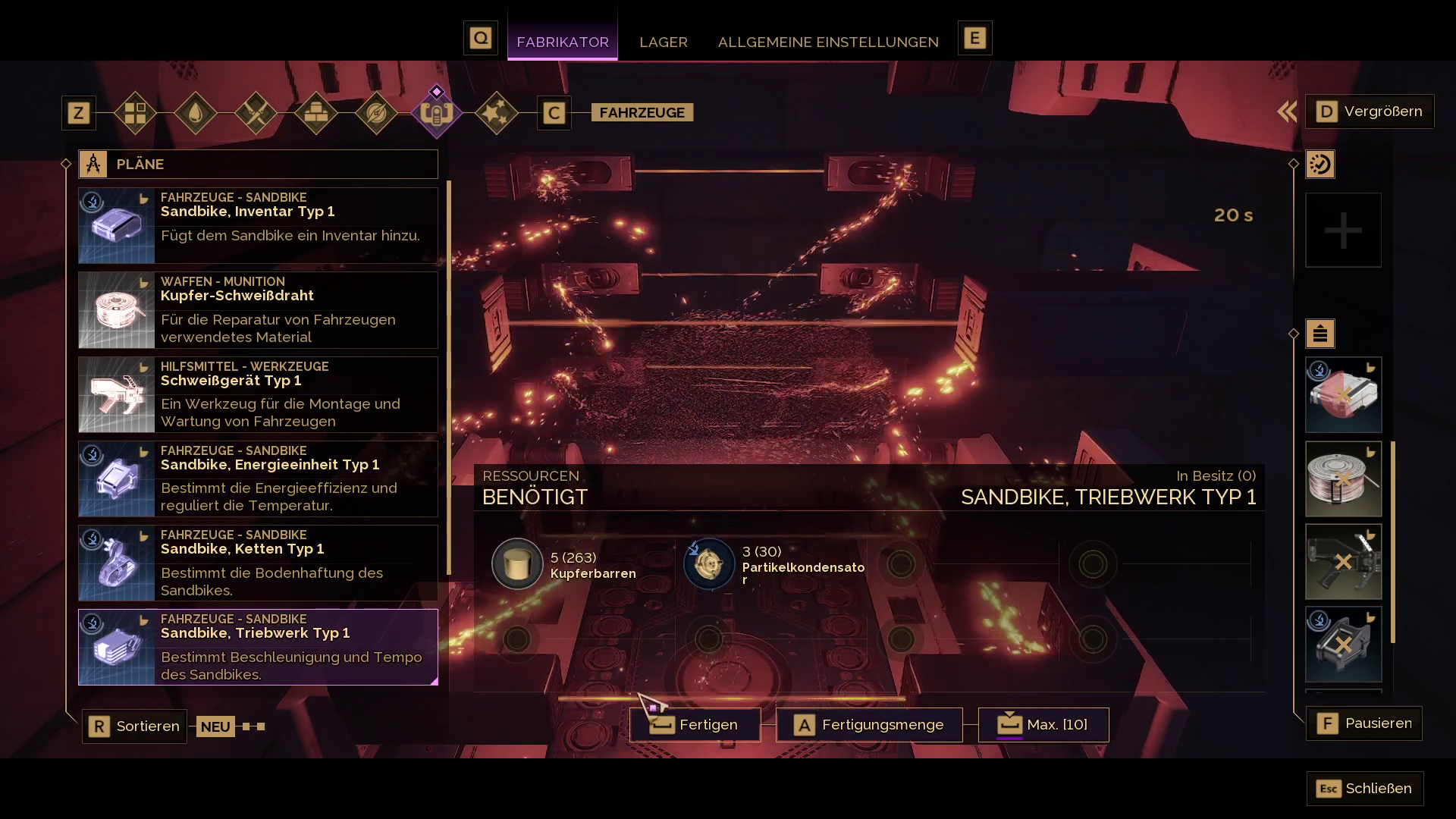Expand the panel with Vergrößern
Viewport: 1456px width, 819px height.
tap(1369, 111)
